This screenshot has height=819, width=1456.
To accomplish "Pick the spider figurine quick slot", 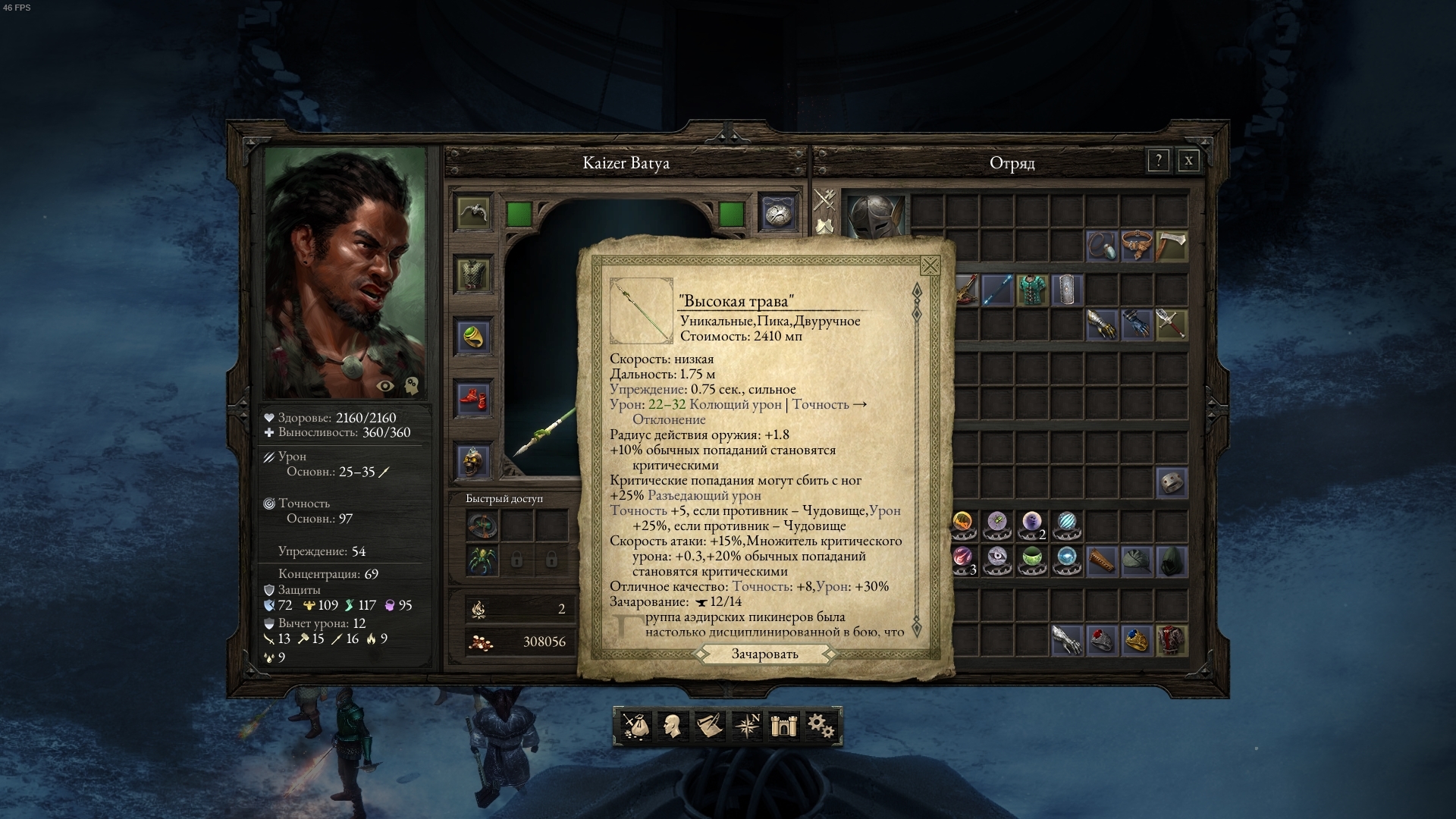I will tap(482, 560).
